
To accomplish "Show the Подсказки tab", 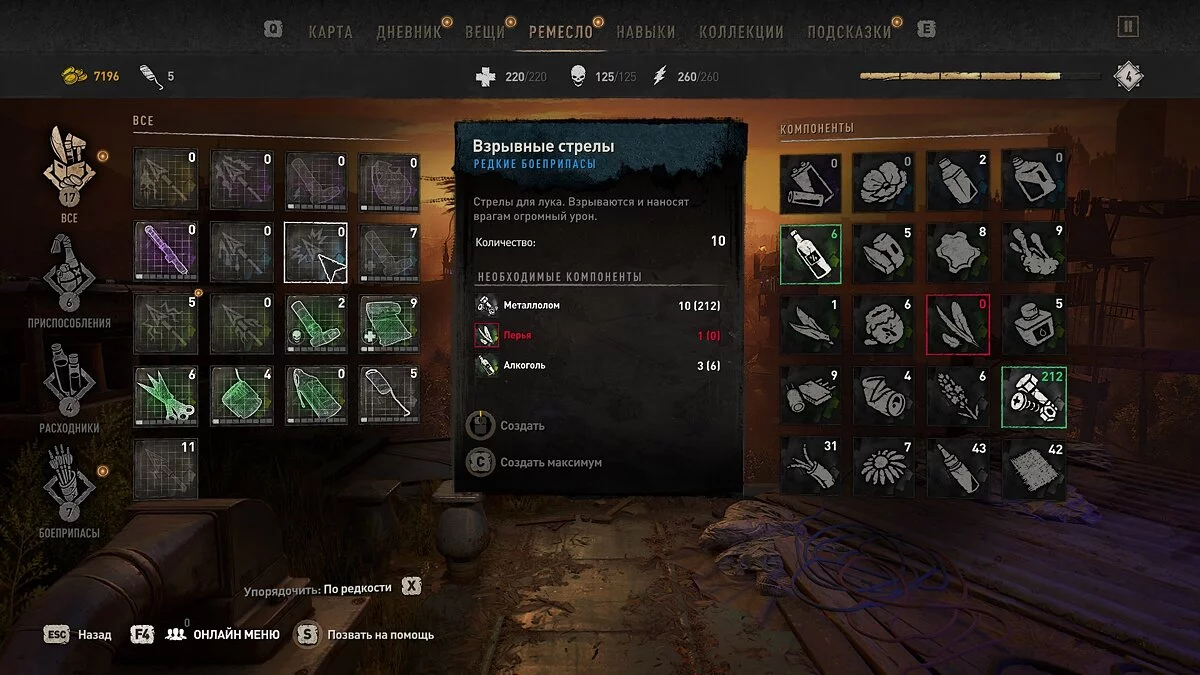I will click(849, 31).
